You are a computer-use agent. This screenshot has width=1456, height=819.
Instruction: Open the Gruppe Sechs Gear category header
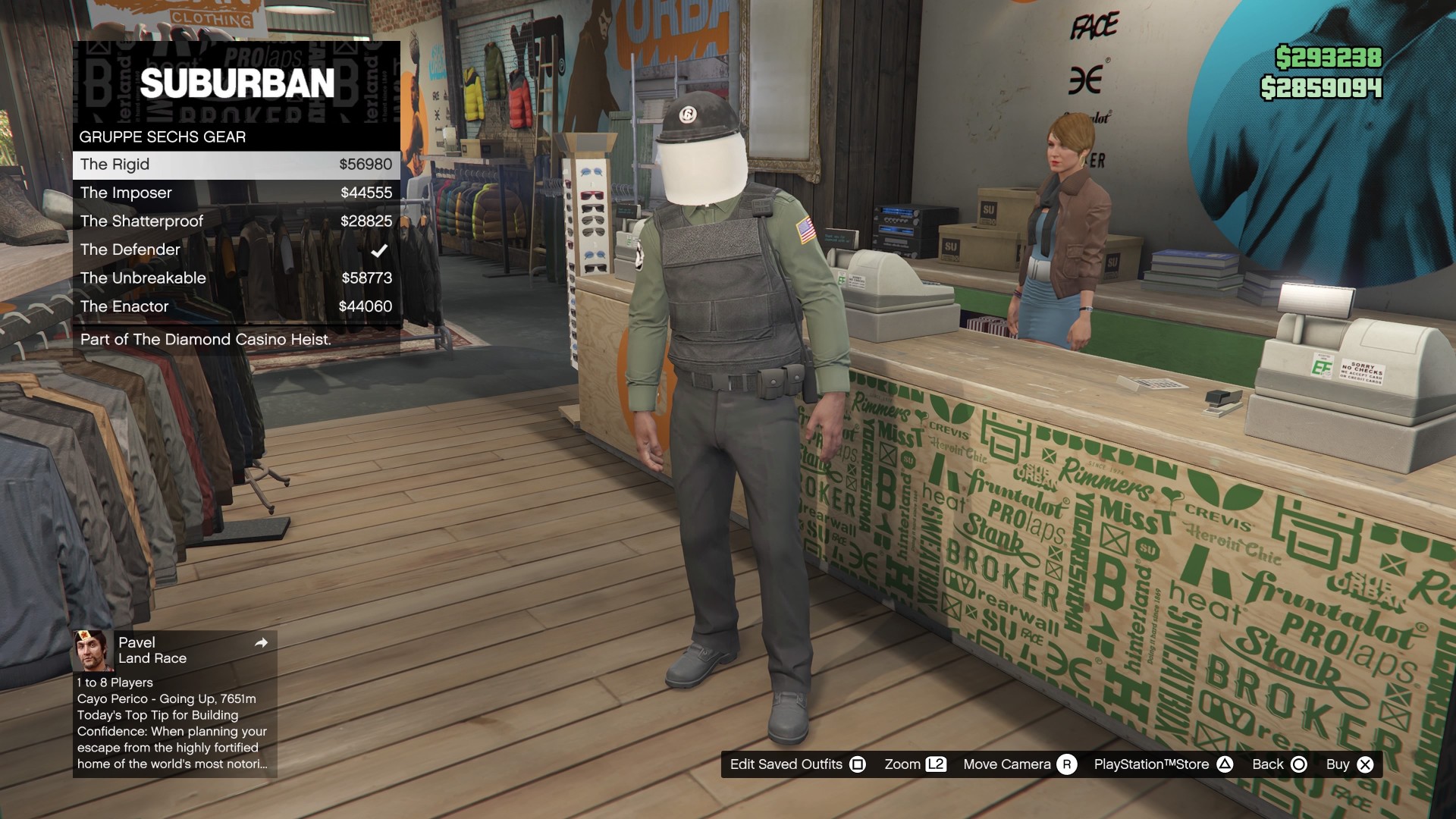point(162,136)
